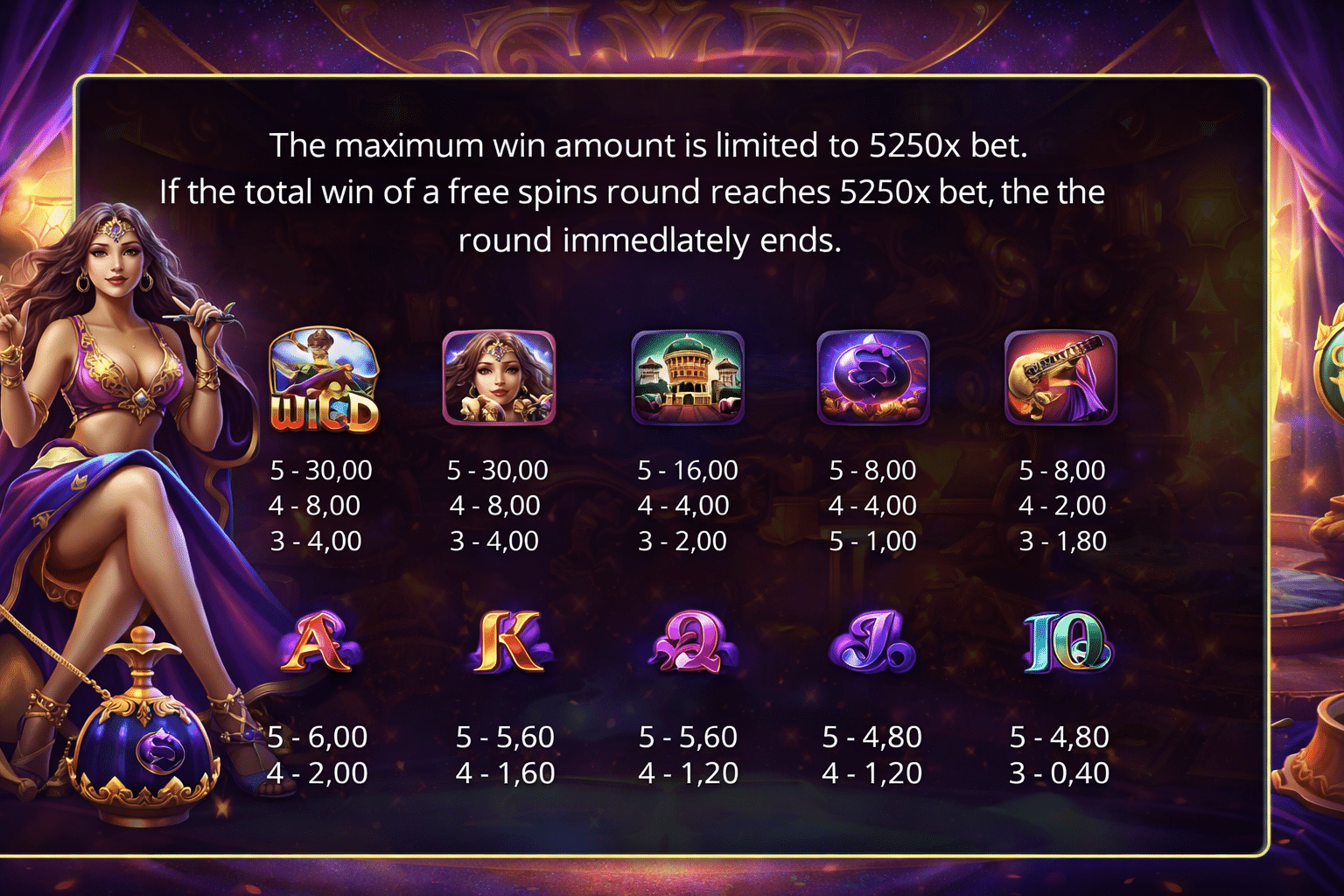
Task: Select the palace building symbol
Action: [686, 378]
